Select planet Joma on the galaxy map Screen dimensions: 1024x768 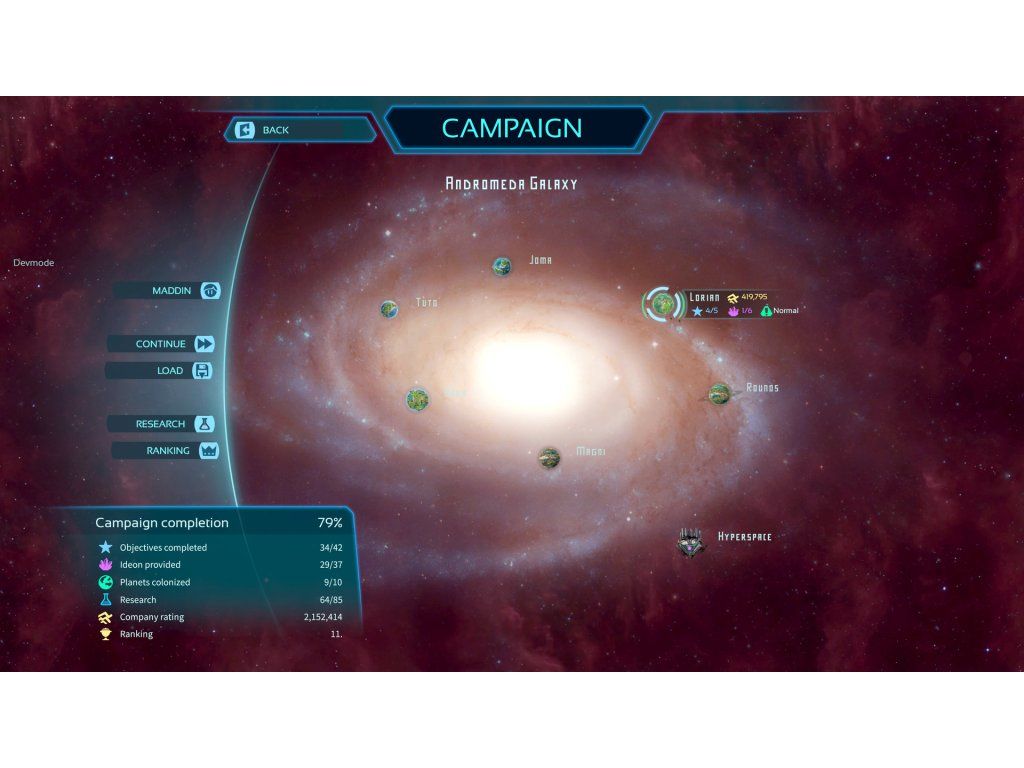tap(502, 266)
